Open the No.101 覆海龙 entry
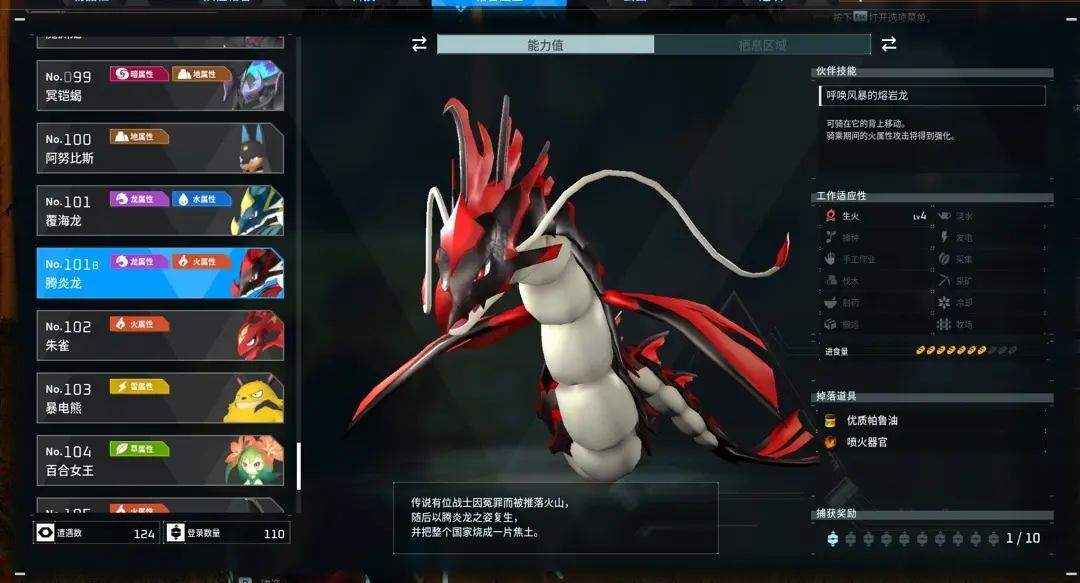Viewport: 1080px width, 583px height. (160, 210)
